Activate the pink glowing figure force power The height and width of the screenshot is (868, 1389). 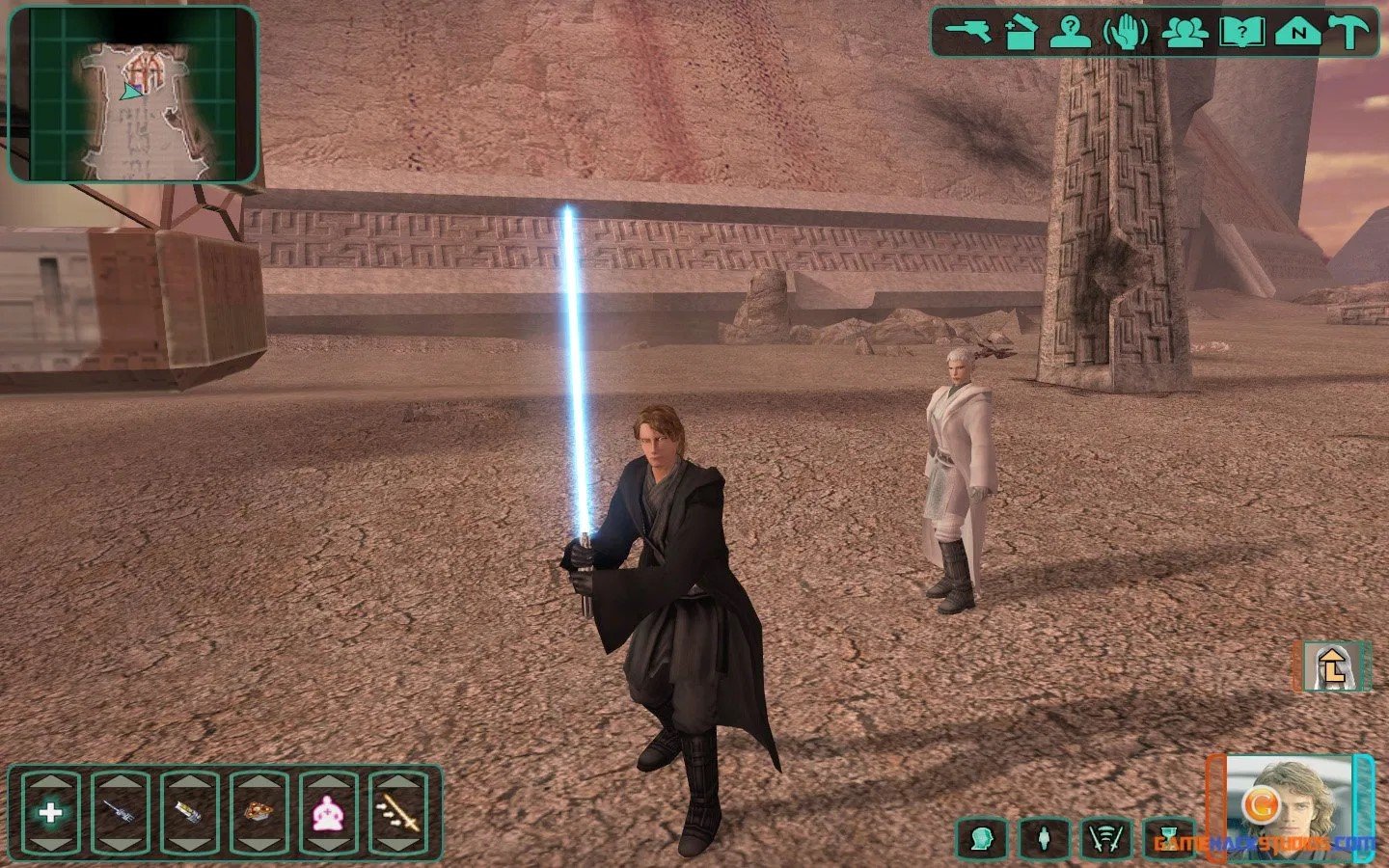pyautogui.click(x=328, y=813)
